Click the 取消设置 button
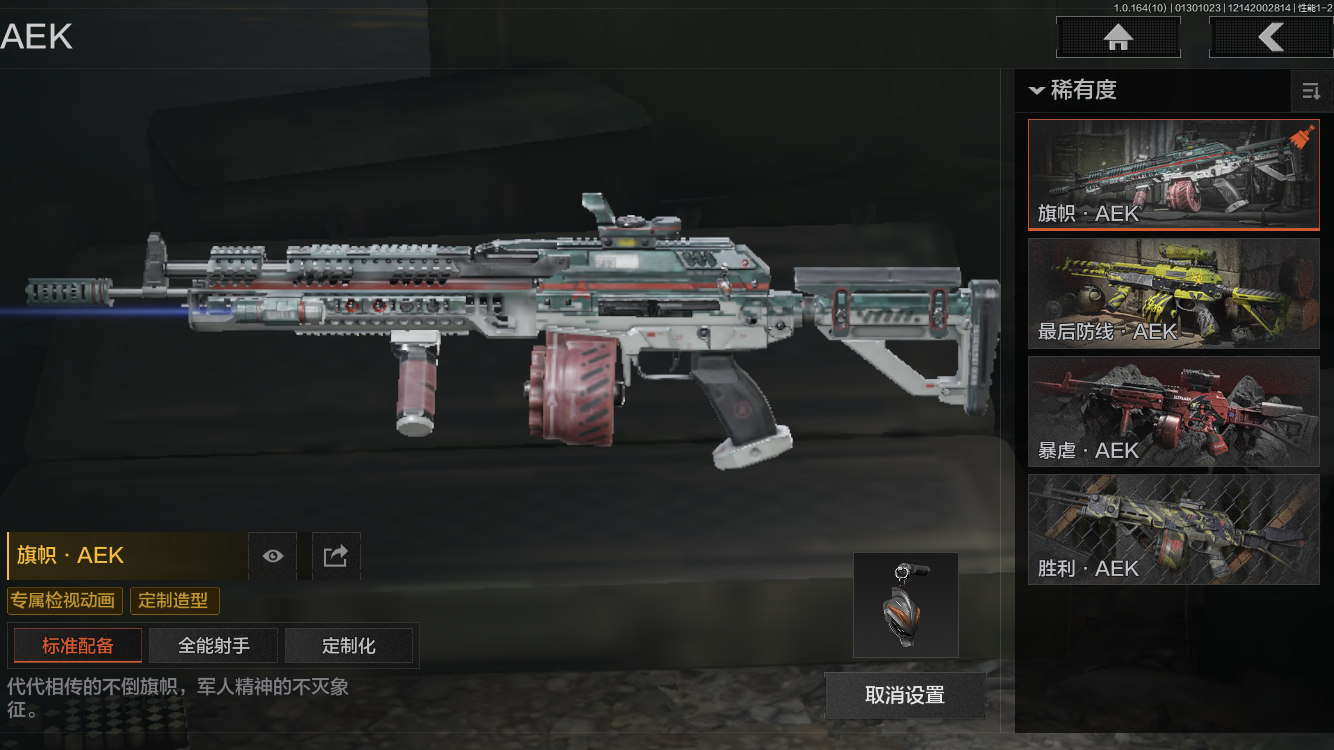Viewport: 1334px width, 750px height. pyautogui.click(x=904, y=695)
